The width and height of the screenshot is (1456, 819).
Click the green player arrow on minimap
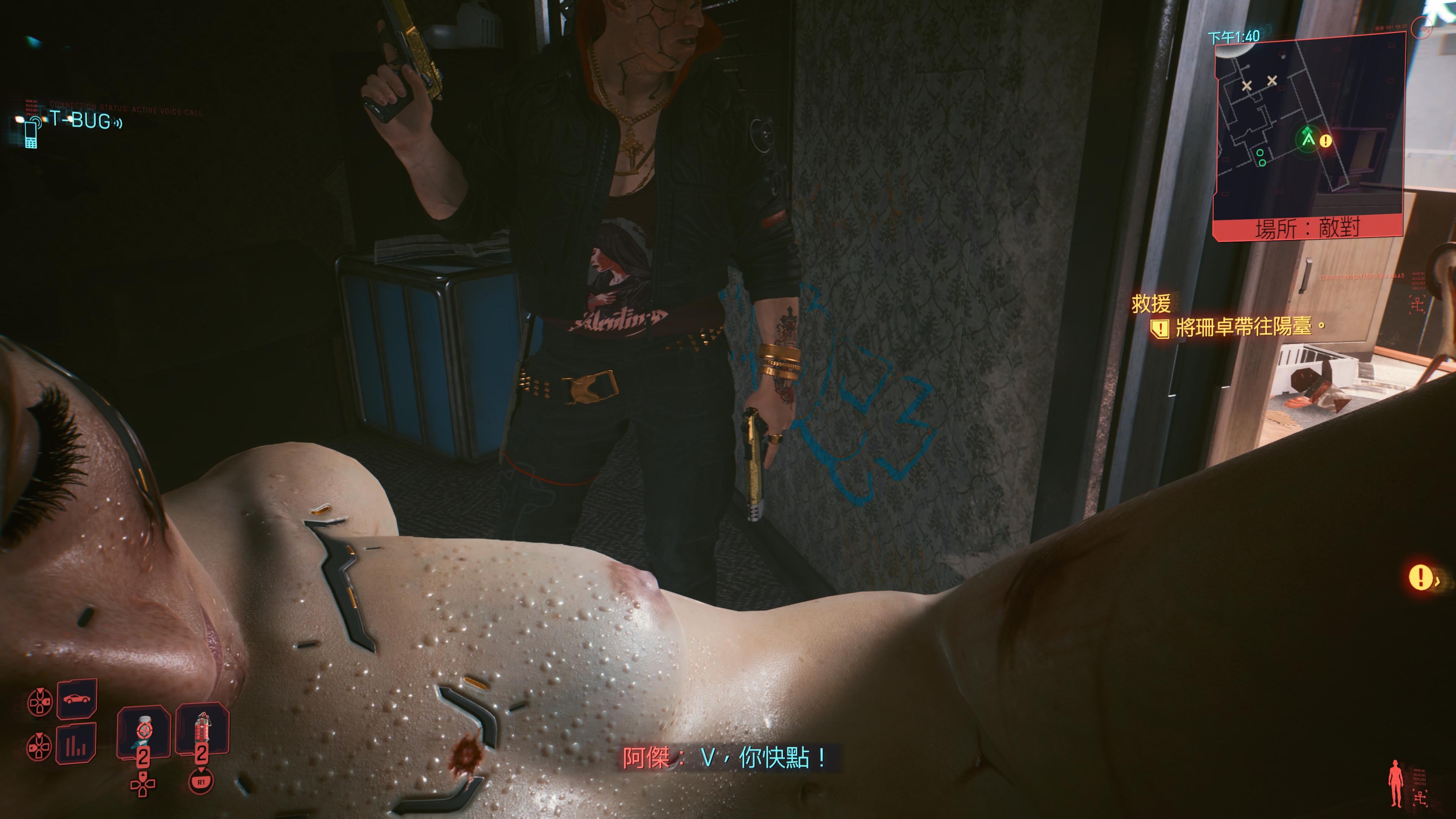[1308, 137]
